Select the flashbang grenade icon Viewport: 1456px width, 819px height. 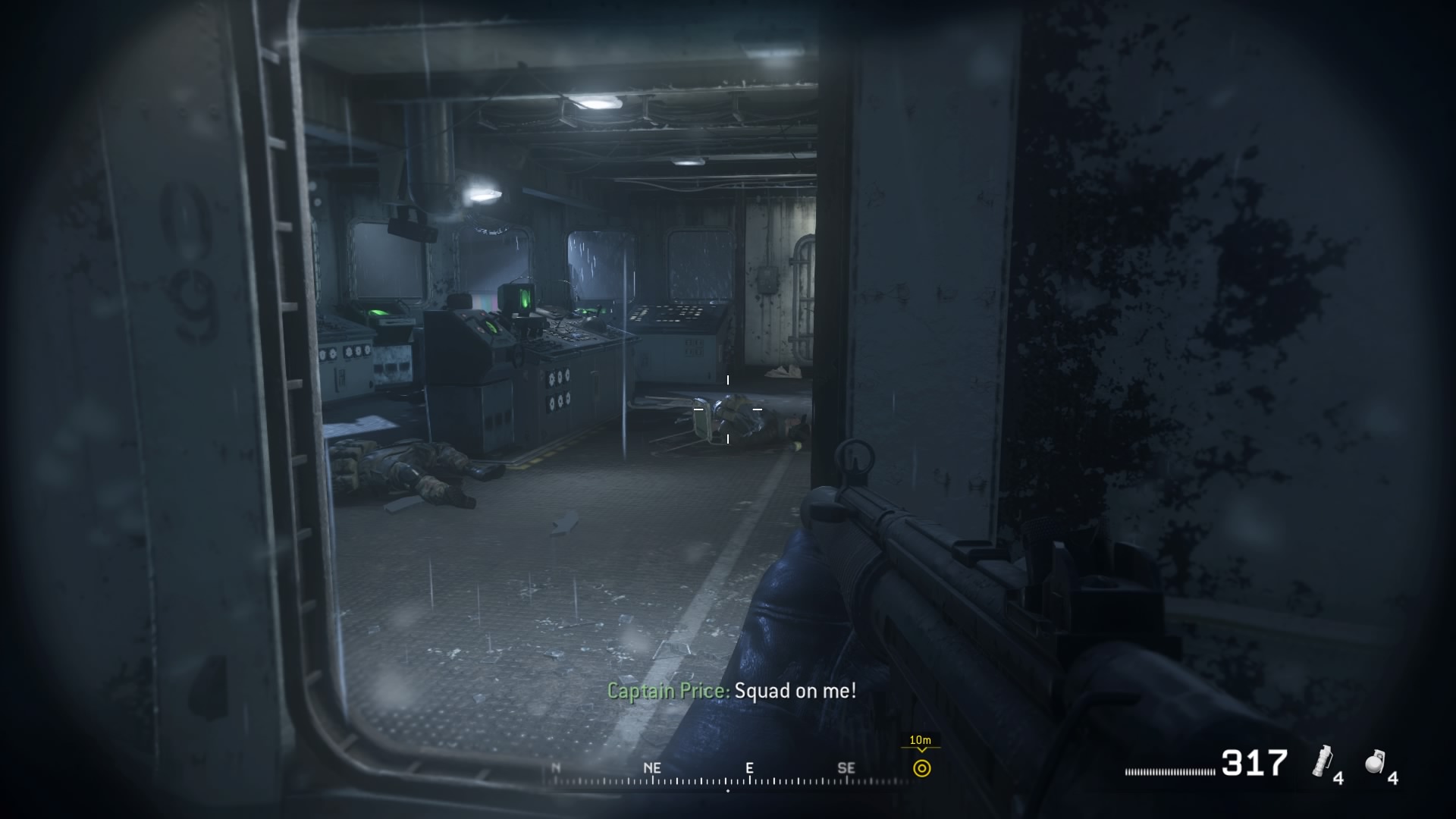[x=1323, y=761]
